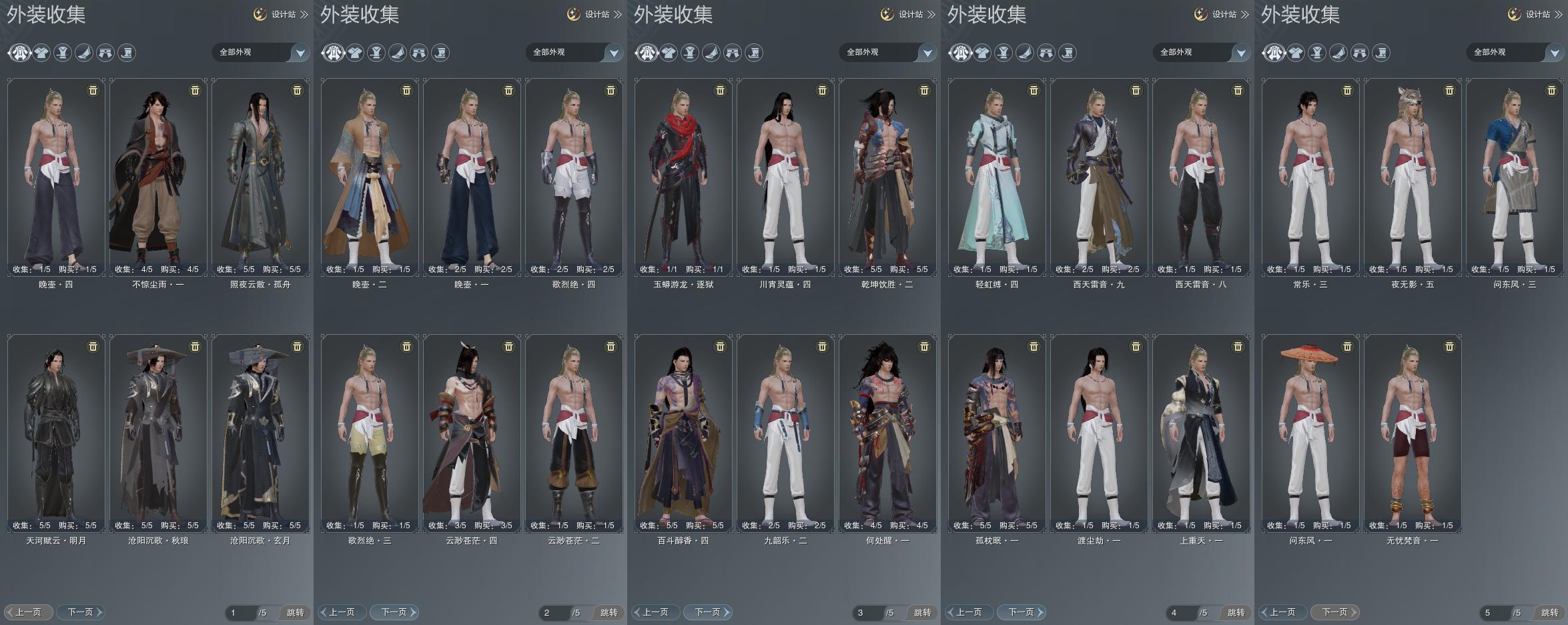Select the 玉蟒游龙·逐狱 outfit card
The width and height of the screenshot is (1568, 625).
[x=683, y=177]
